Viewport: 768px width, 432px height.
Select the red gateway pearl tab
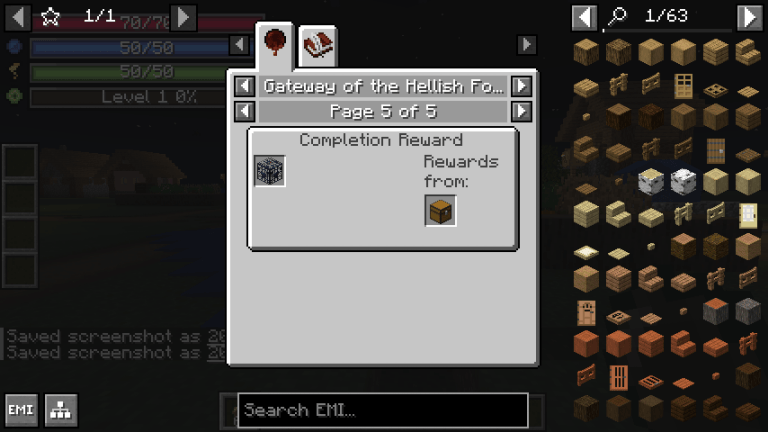click(x=274, y=43)
